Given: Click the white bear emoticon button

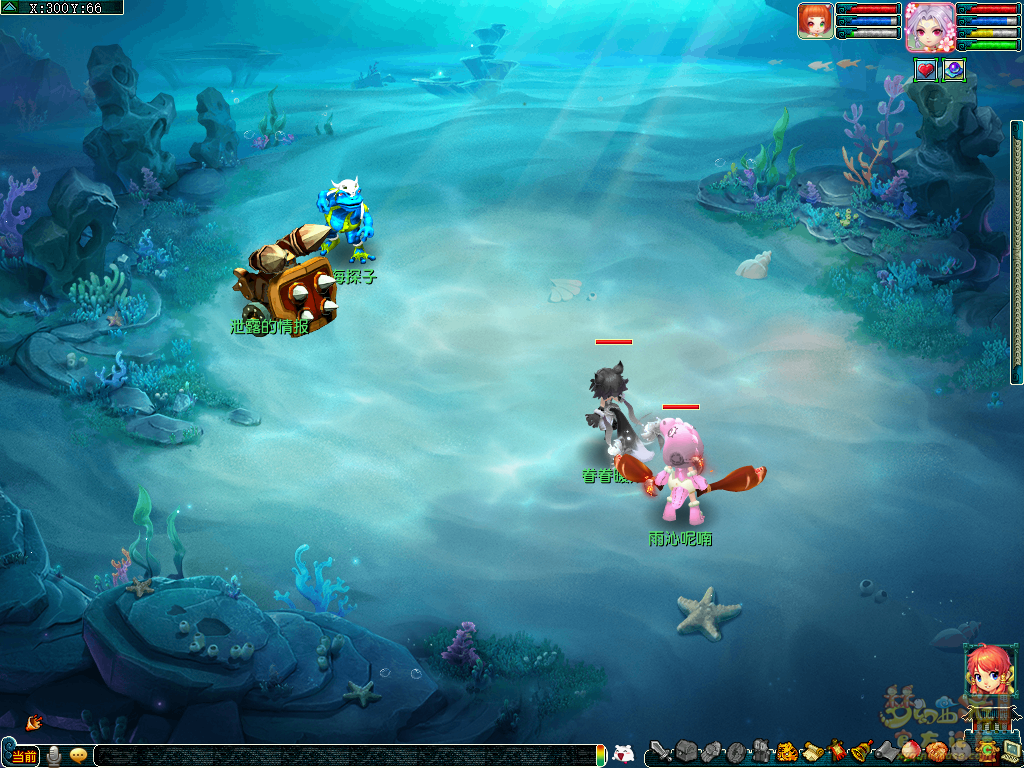Looking at the screenshot, I should [x=623, y=755].
